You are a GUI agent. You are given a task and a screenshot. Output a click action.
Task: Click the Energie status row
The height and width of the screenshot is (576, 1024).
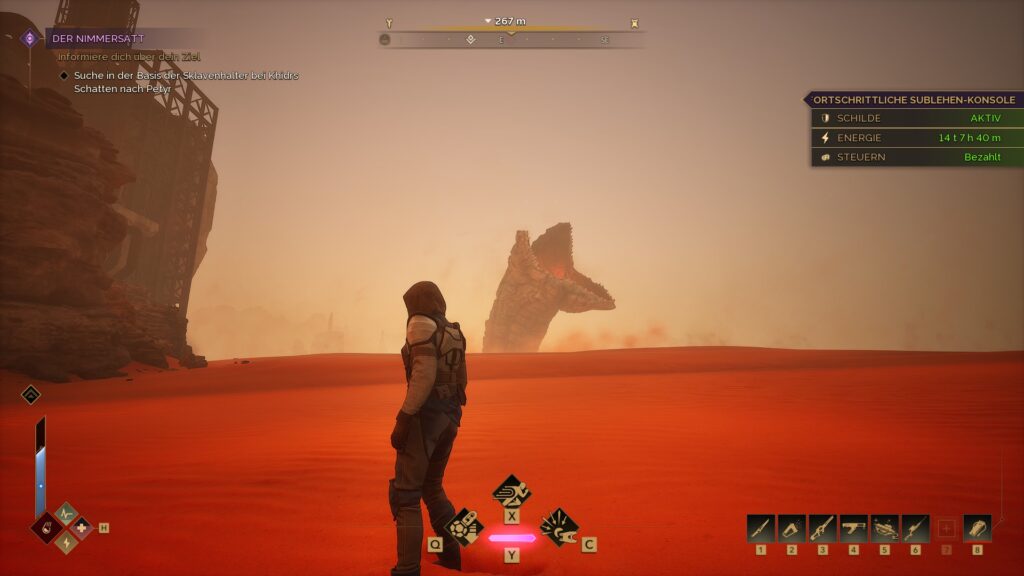(916, 137)
